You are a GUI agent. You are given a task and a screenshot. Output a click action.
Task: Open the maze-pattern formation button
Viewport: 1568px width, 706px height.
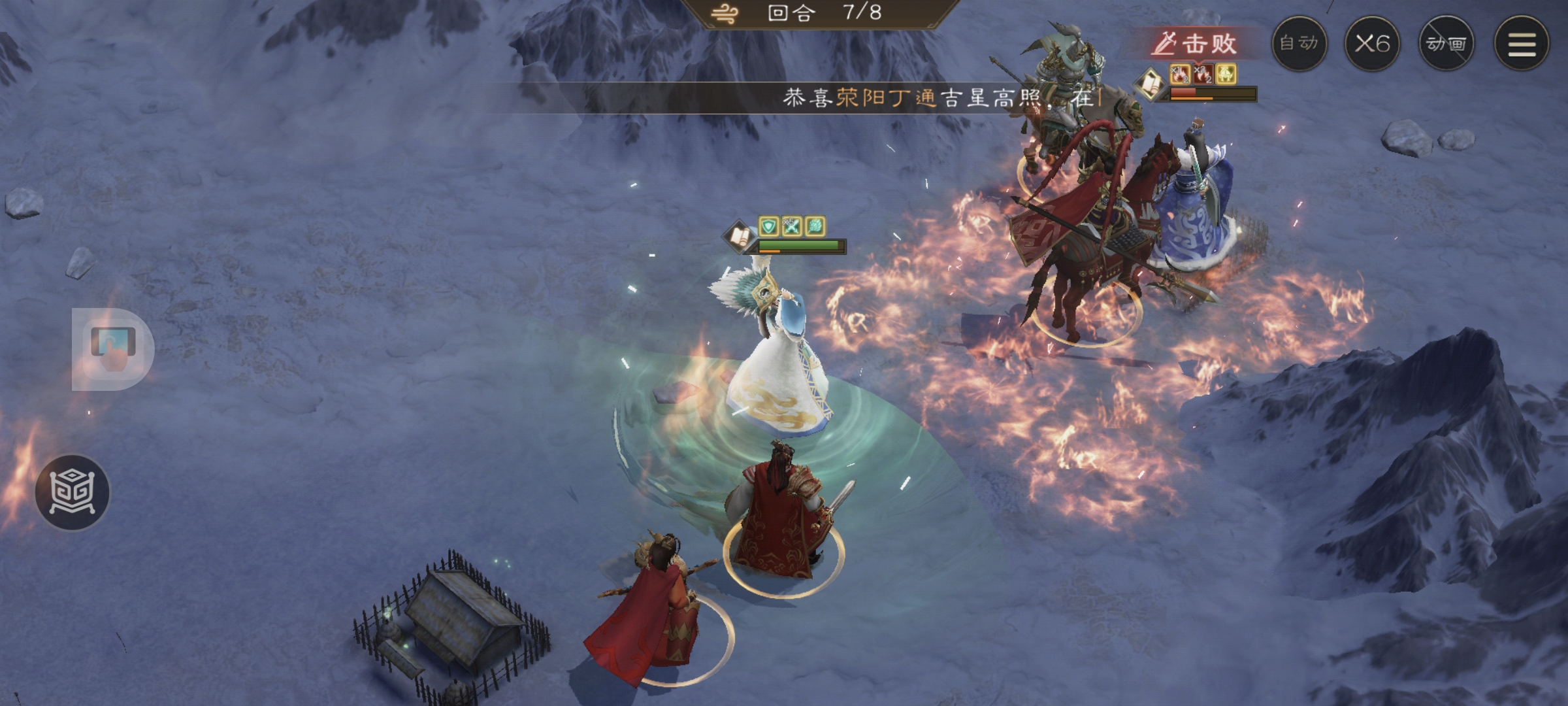tap(73, 492)
